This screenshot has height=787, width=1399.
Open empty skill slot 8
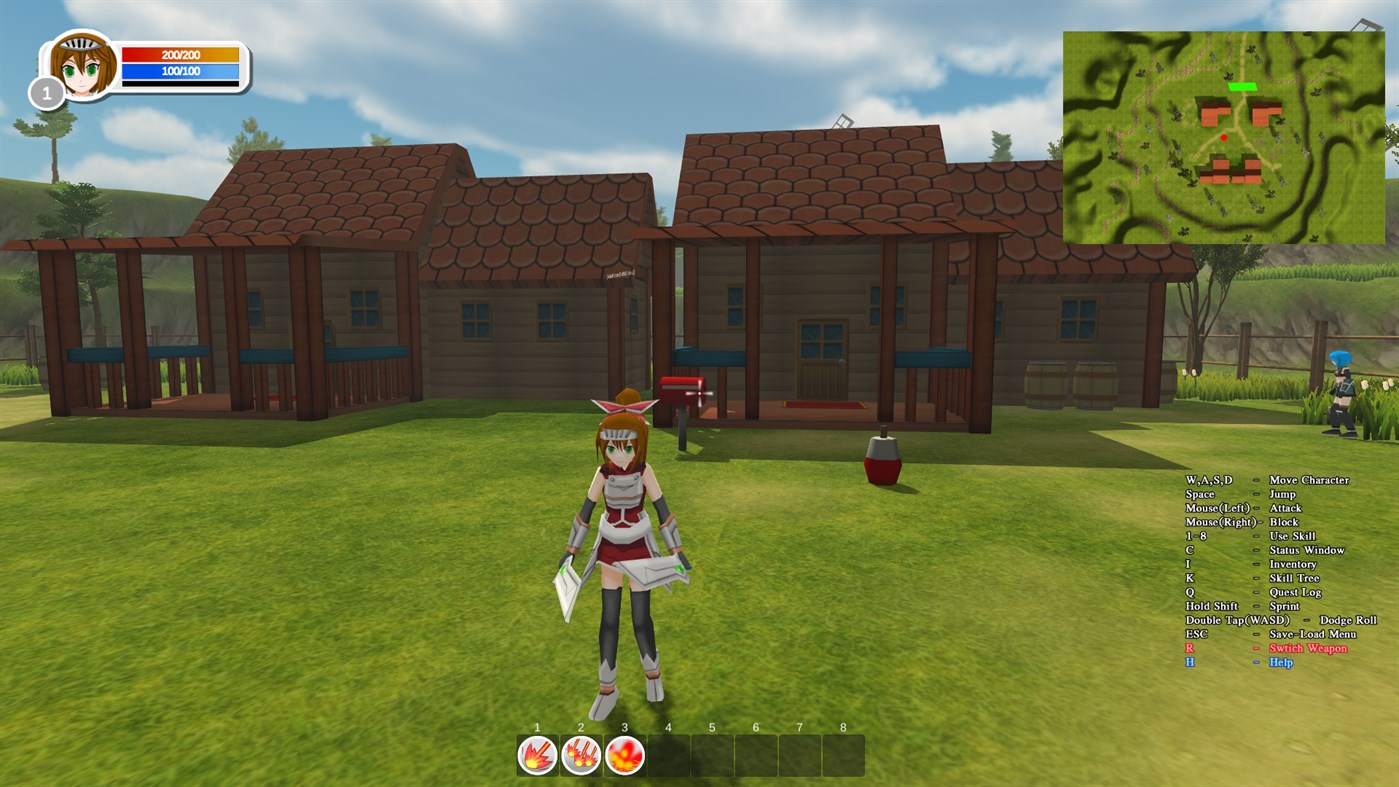[x=844, y=754]
